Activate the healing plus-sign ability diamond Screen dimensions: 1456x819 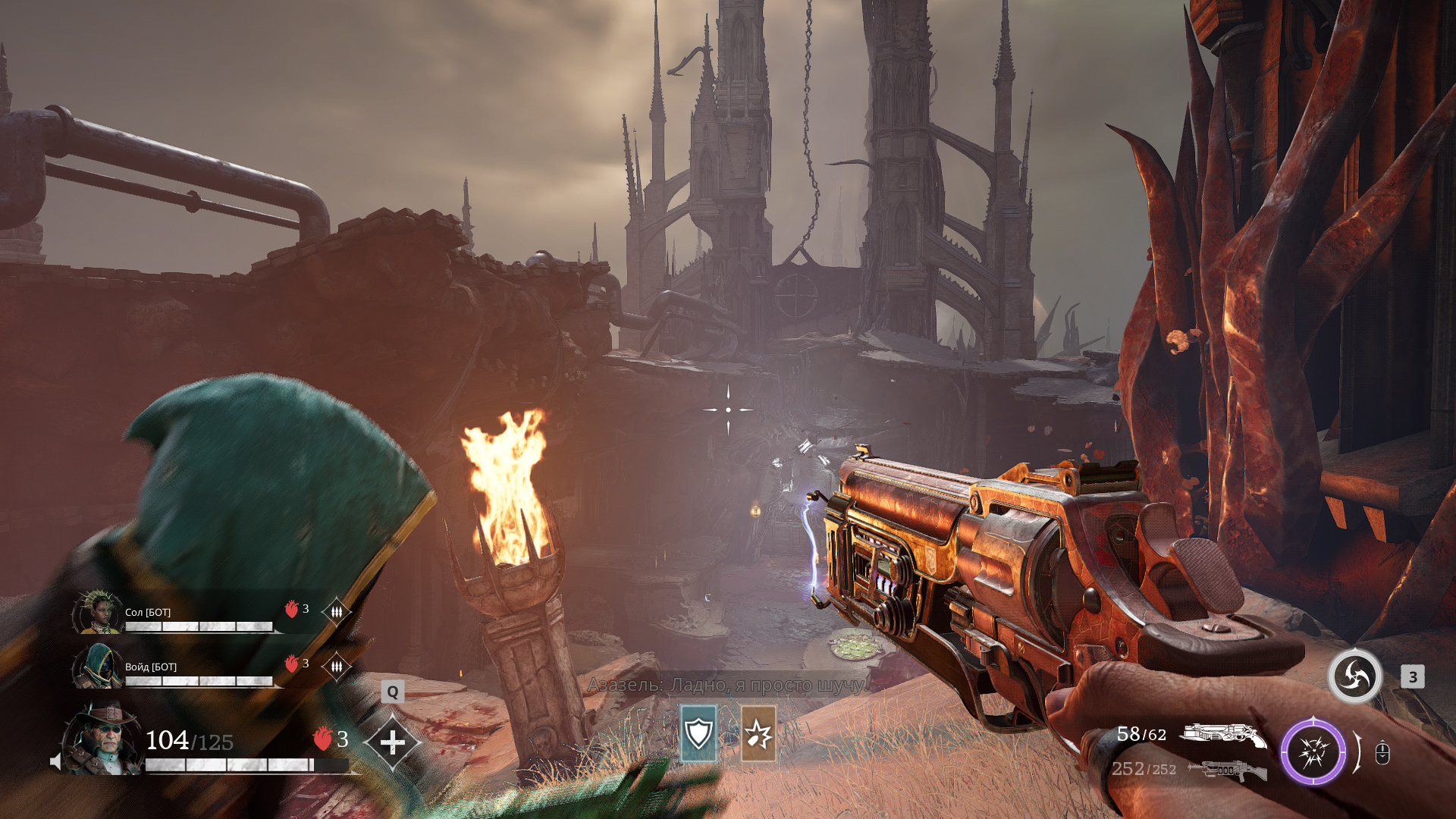[392, 742]
